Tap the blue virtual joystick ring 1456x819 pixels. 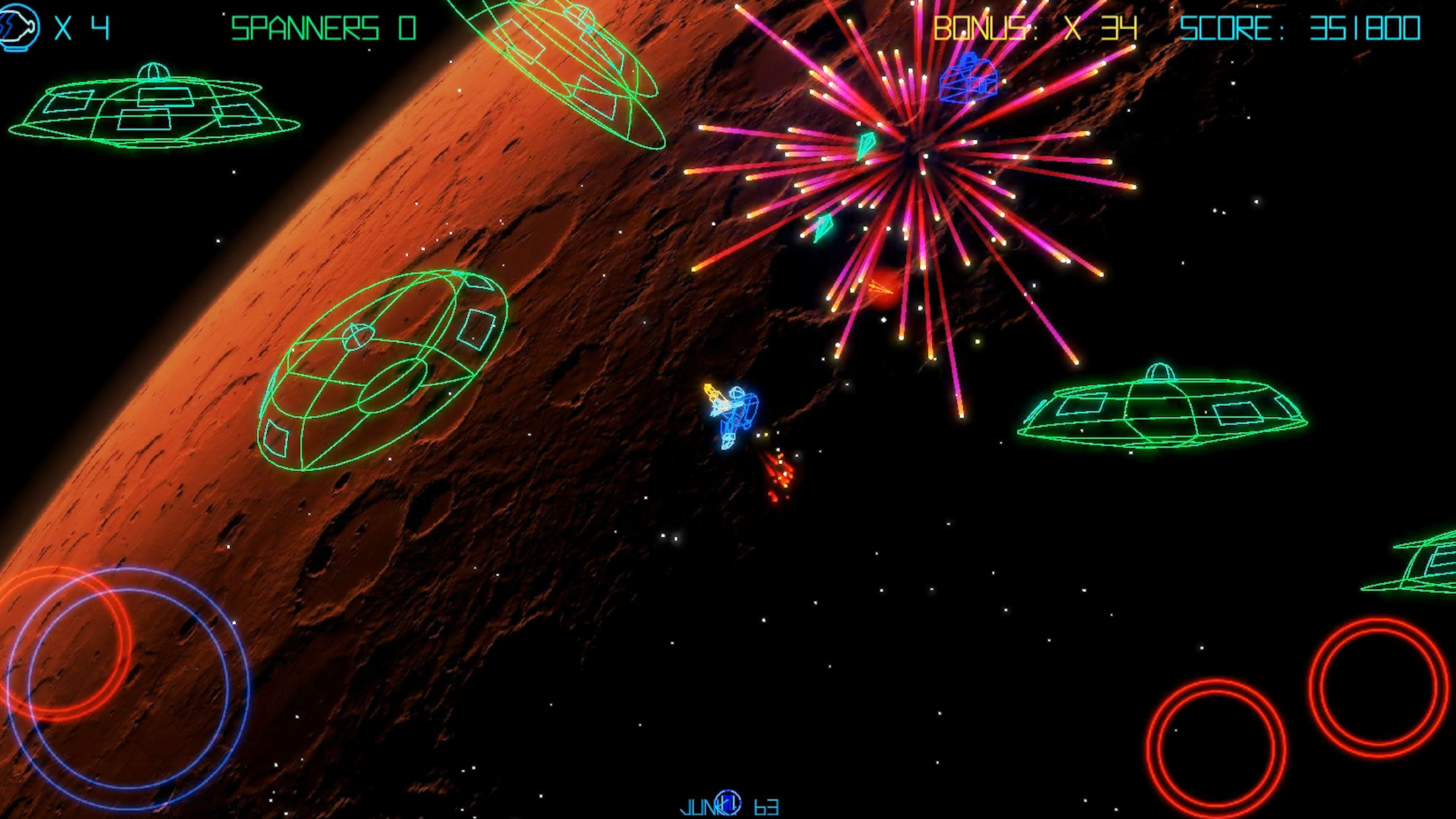(x=129, y=688)
